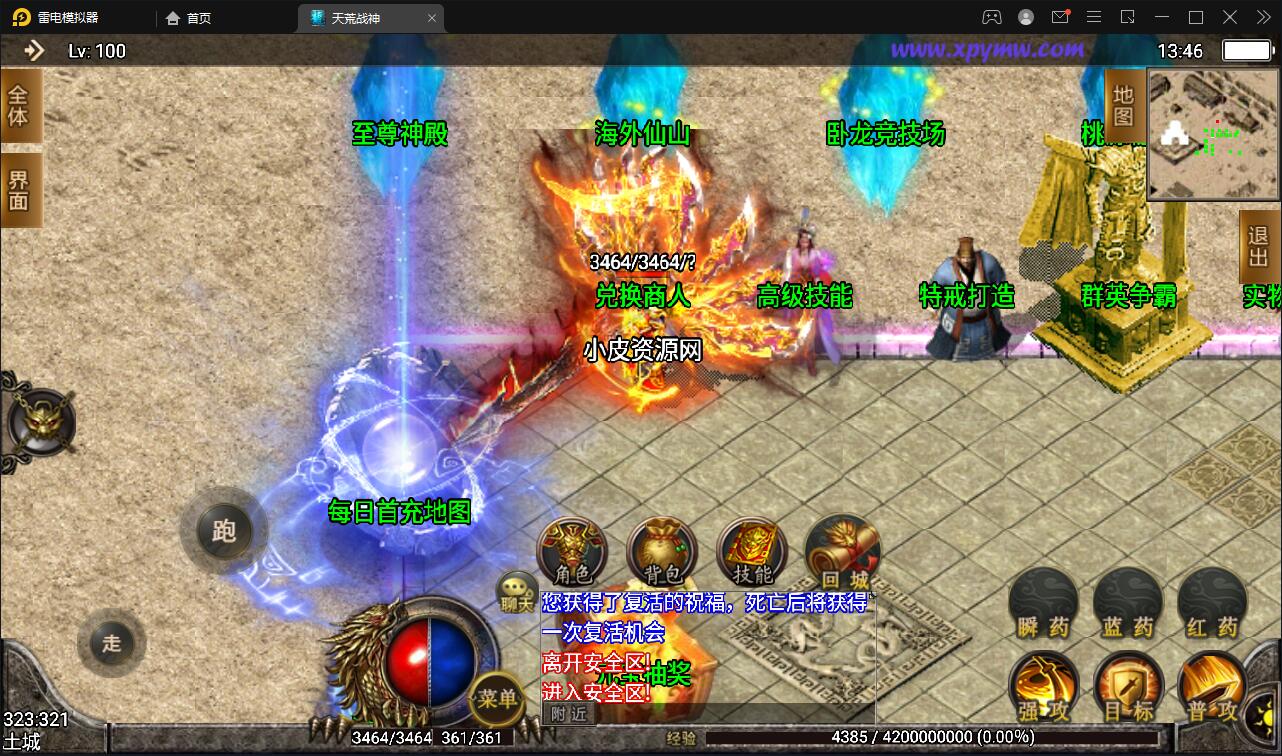Screen dimensions: 1282x756
Task: Use the 瞬药 instant potion
Action: click(1043, 604)
